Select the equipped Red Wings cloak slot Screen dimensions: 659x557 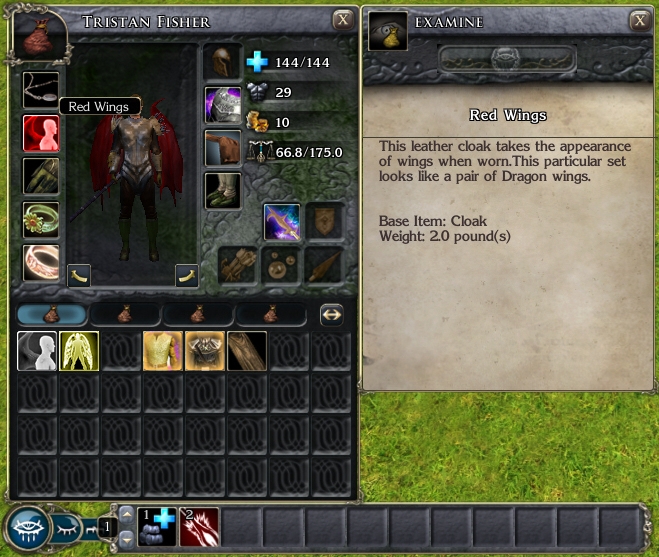[41, 134]
